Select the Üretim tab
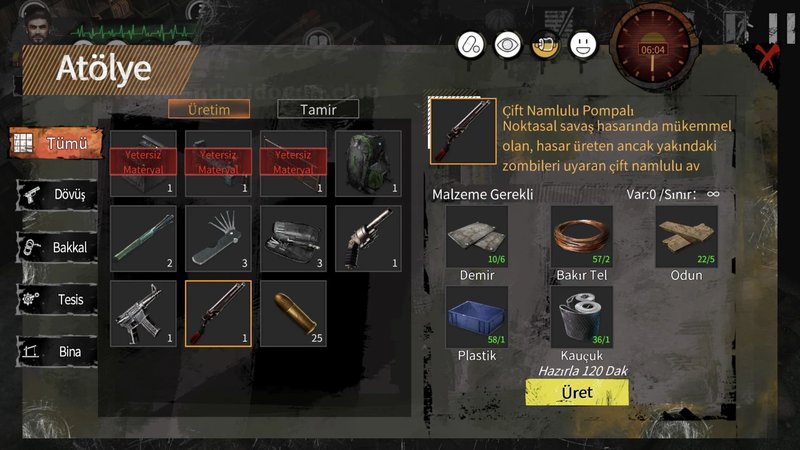800x450 pixels. pos(208,109)
